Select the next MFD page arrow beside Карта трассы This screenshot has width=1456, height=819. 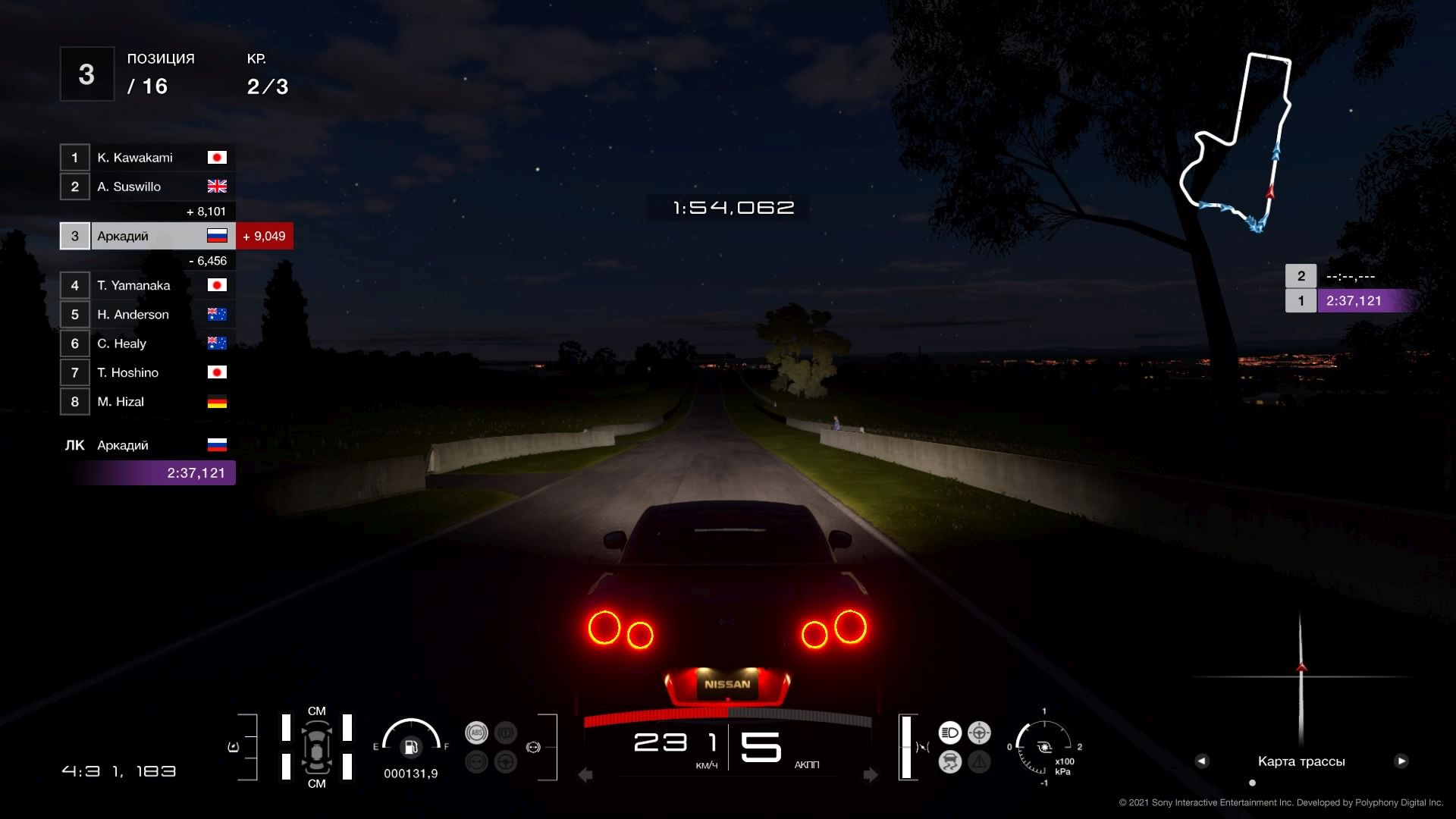1401,761
